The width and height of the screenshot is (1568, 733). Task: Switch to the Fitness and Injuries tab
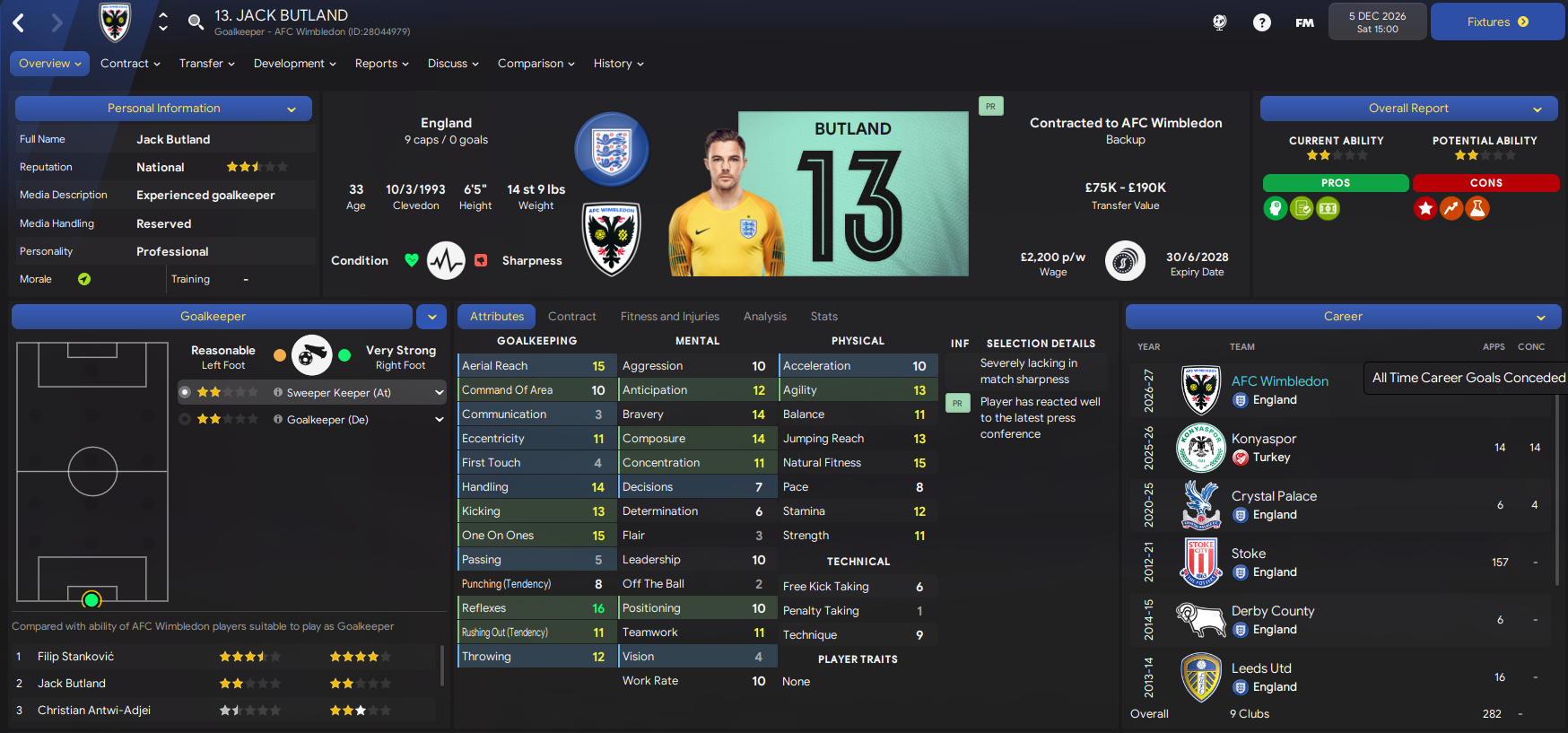click(x=669, y=317)
